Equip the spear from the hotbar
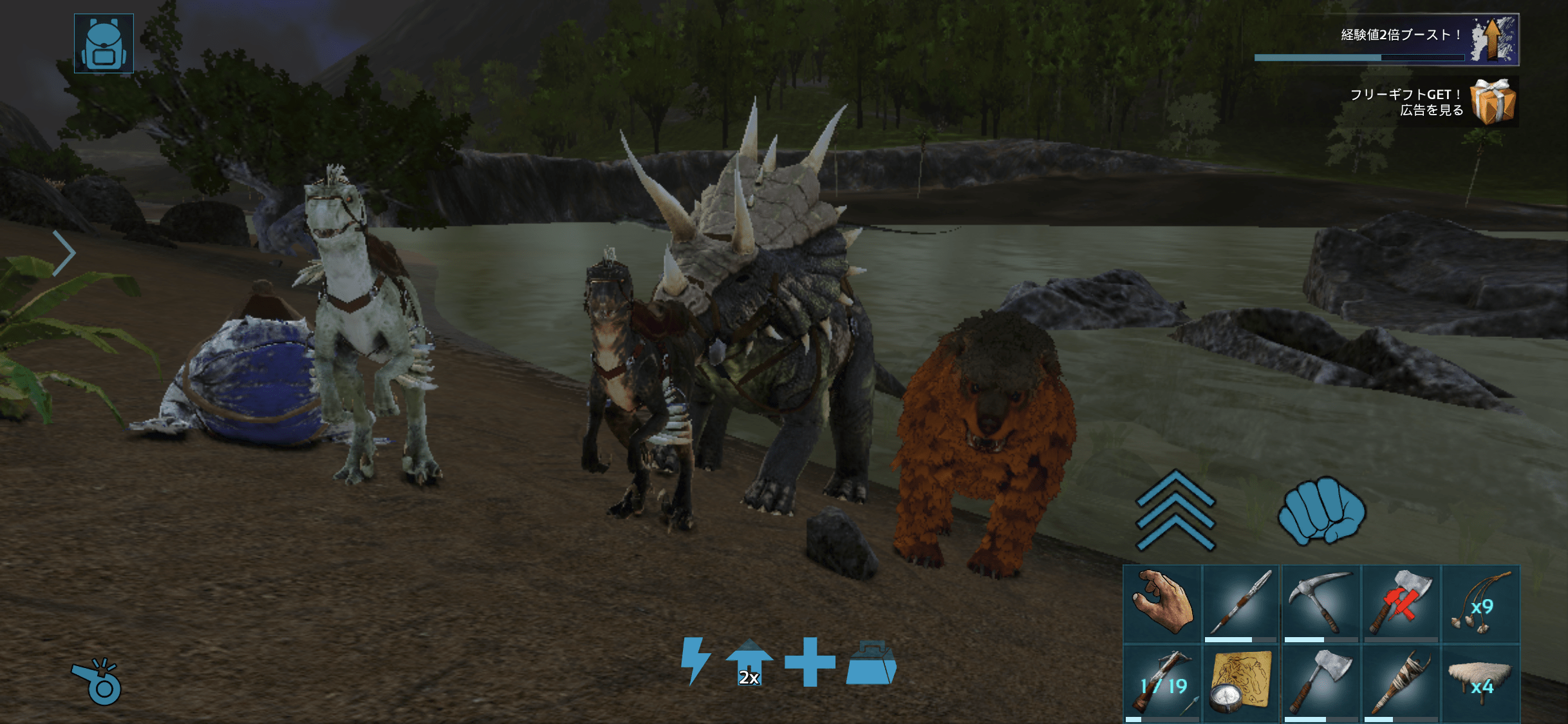 [x=1242, y=603]
